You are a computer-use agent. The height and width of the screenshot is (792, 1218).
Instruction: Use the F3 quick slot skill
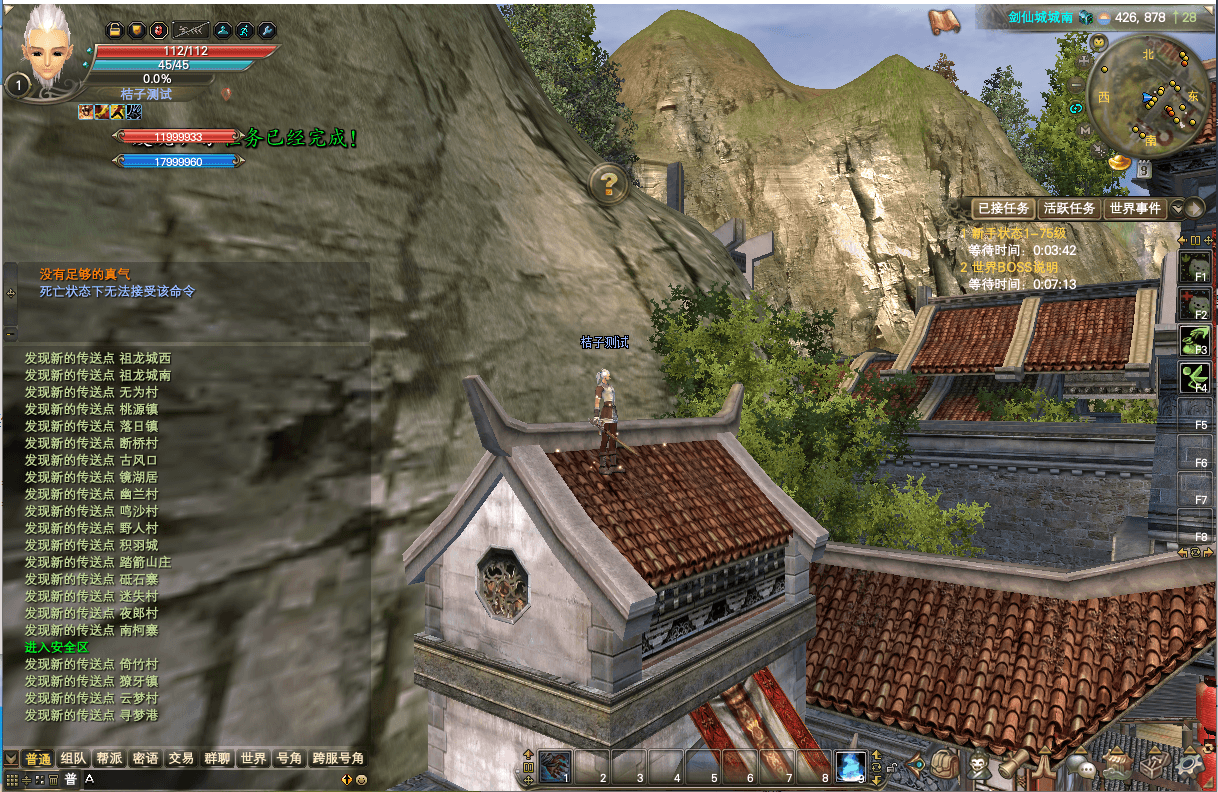click(x=1194, y=343)
